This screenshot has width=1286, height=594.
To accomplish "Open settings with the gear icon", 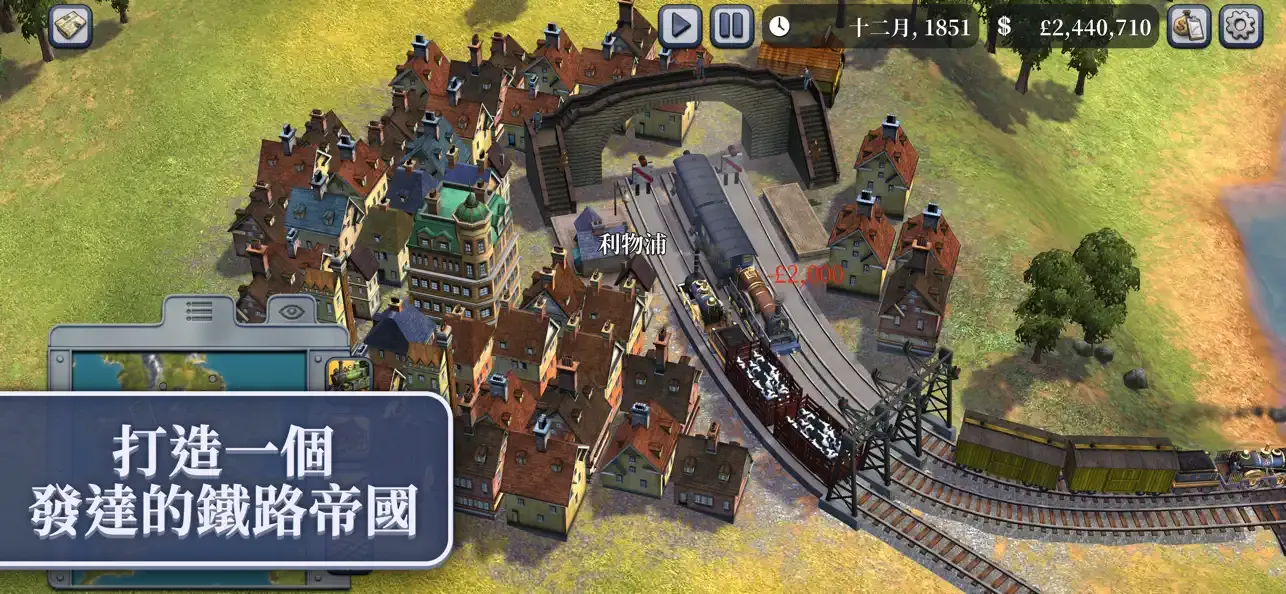I will coord(1241,26).
